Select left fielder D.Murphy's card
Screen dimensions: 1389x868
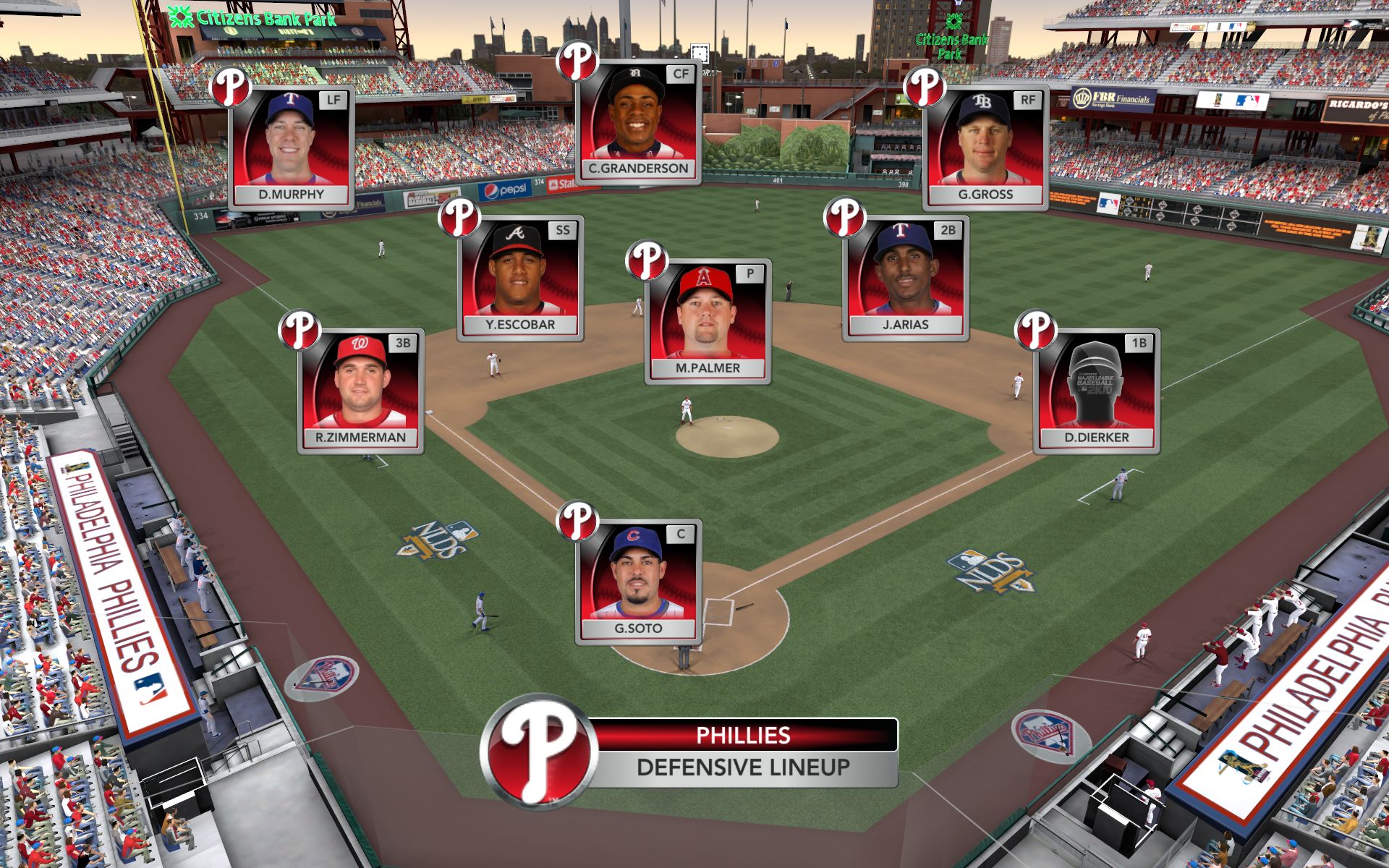click(x=292, y=148)
